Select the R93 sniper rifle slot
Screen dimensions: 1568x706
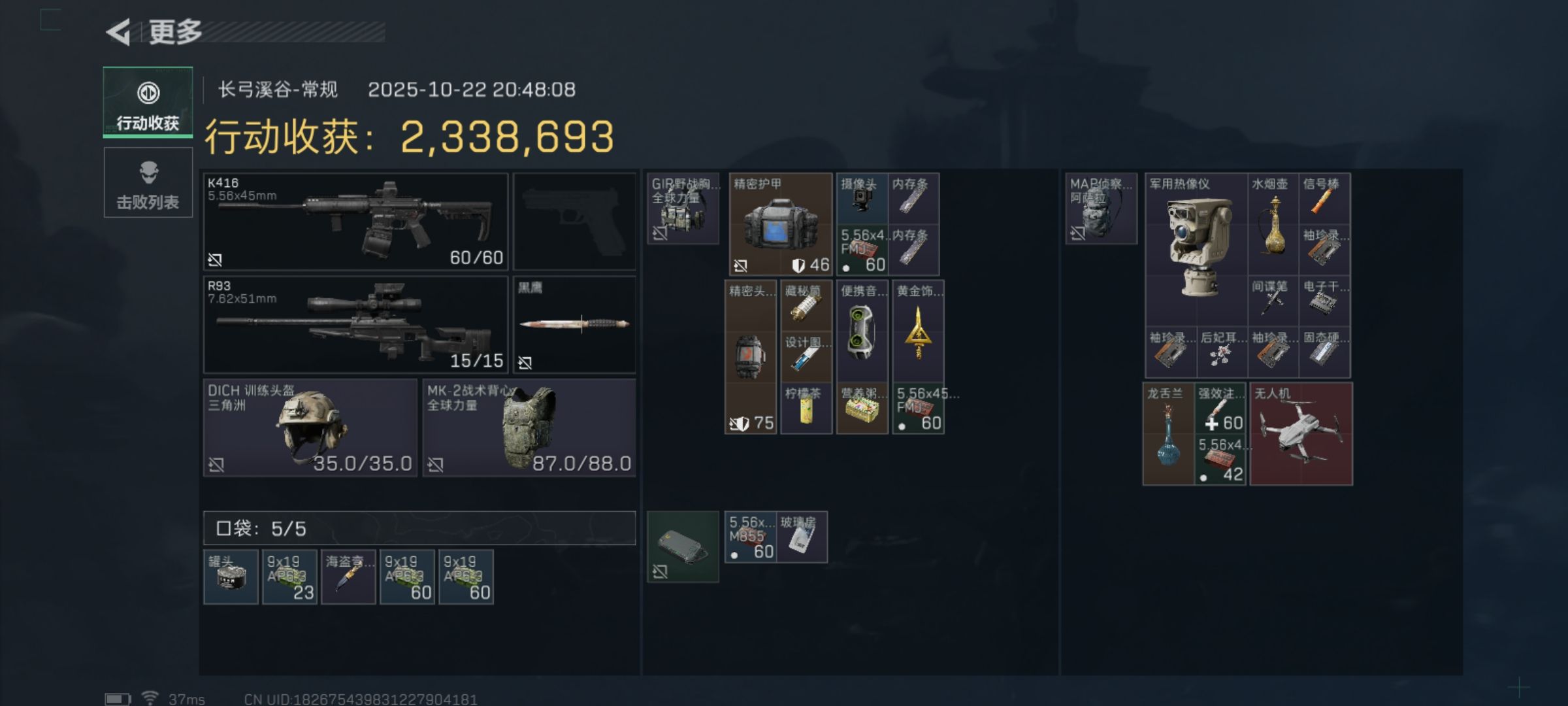pos(355,324)
